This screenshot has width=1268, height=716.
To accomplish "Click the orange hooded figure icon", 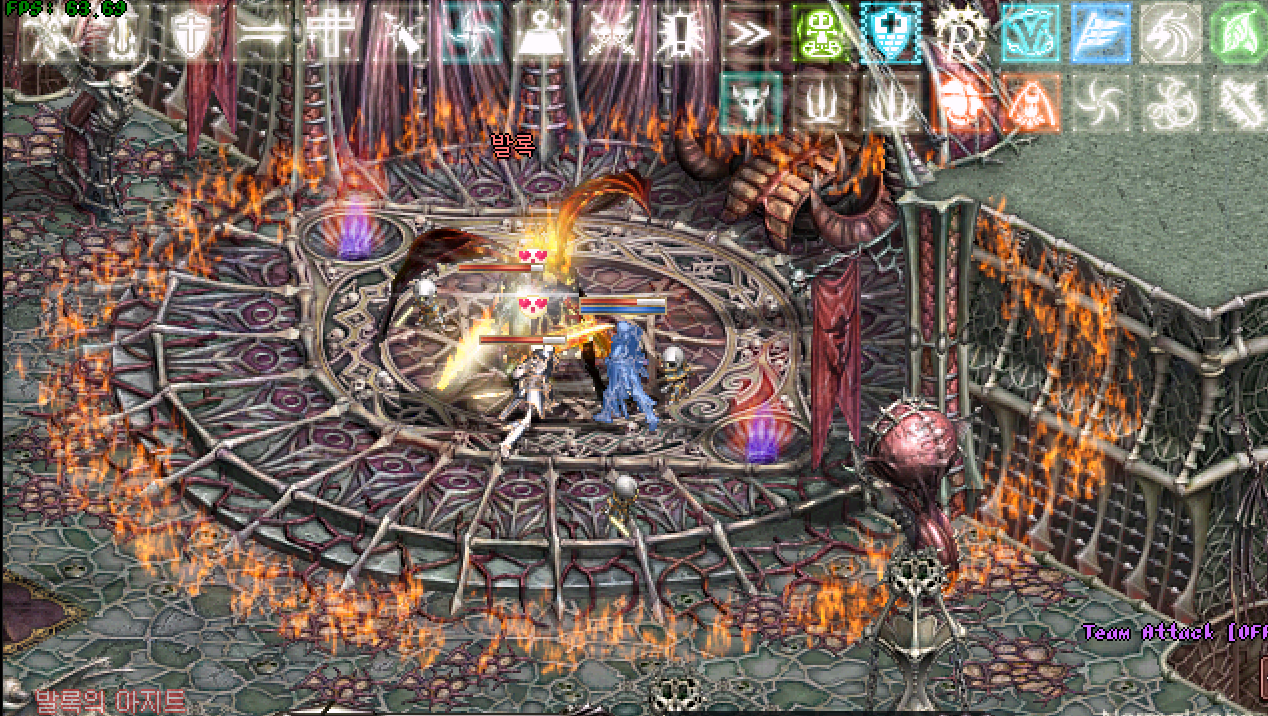I will [1031, 102].
